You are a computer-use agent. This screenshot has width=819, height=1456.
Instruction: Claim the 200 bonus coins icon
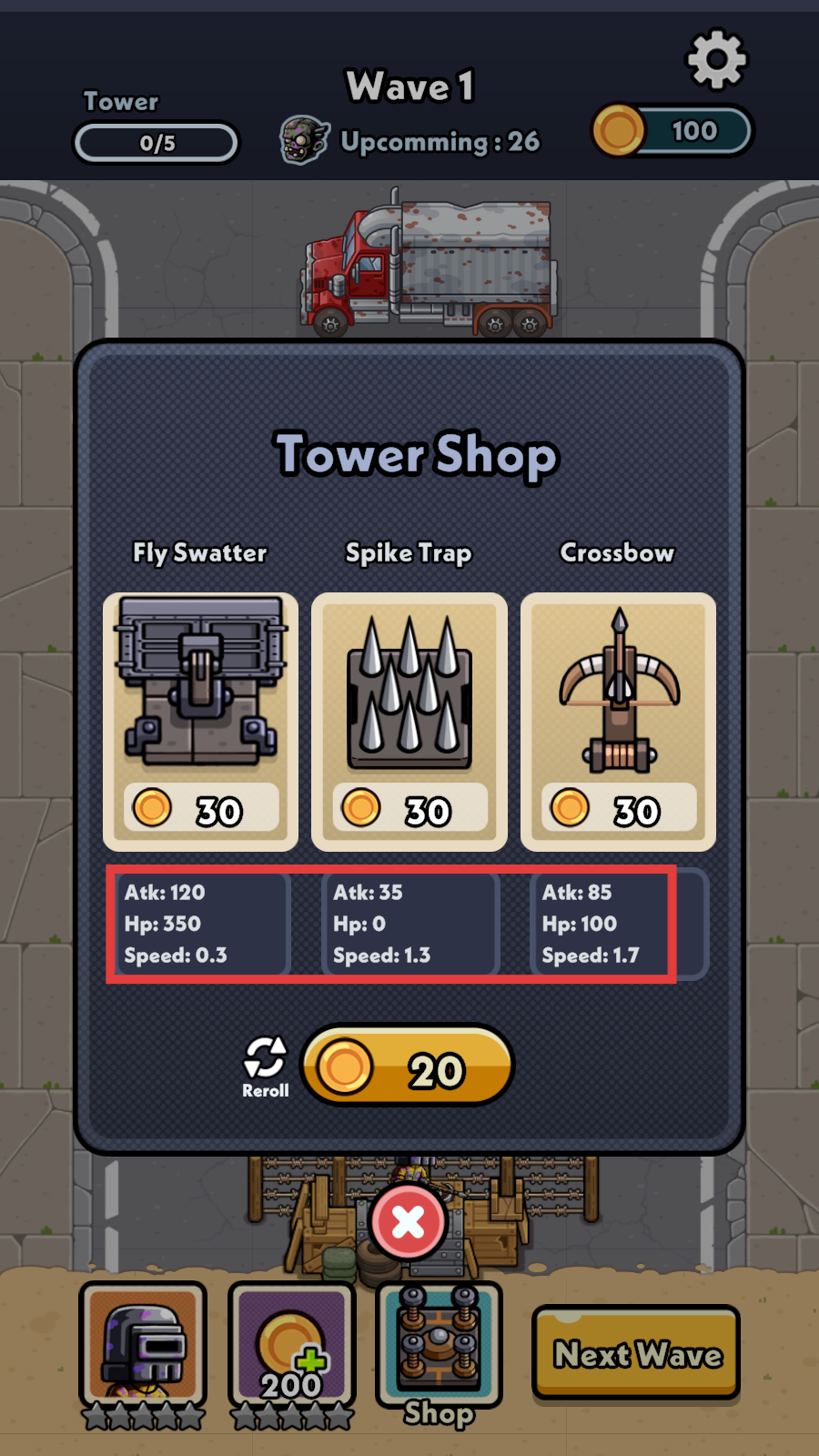(x=291, y=1346)
